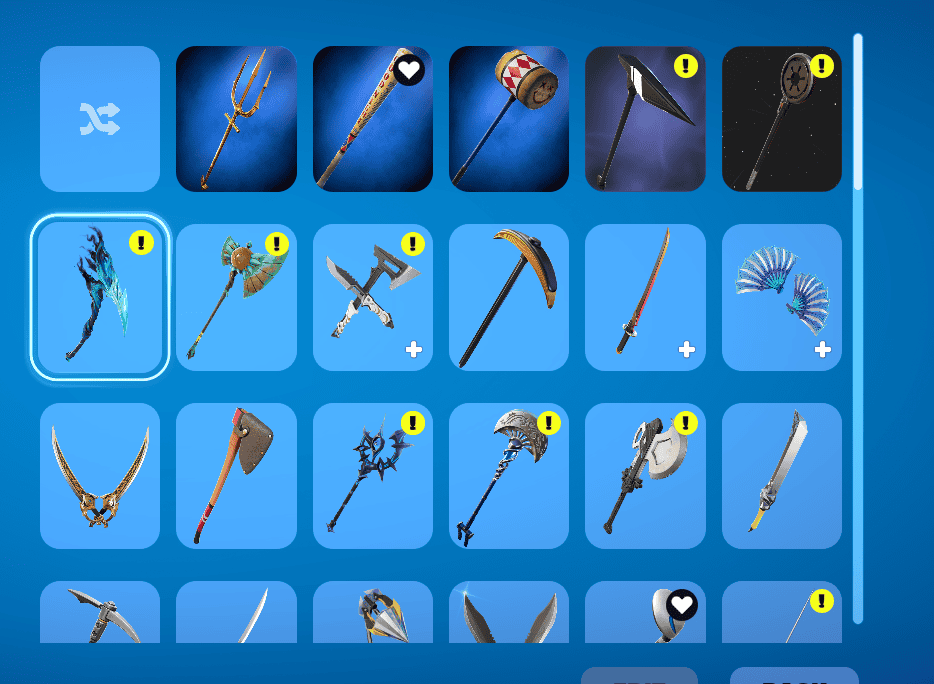The width and height of the screenshot is (934, 684).
Task: Select the studded baseball bat pickaxe
Action: [x=372, y=119]
